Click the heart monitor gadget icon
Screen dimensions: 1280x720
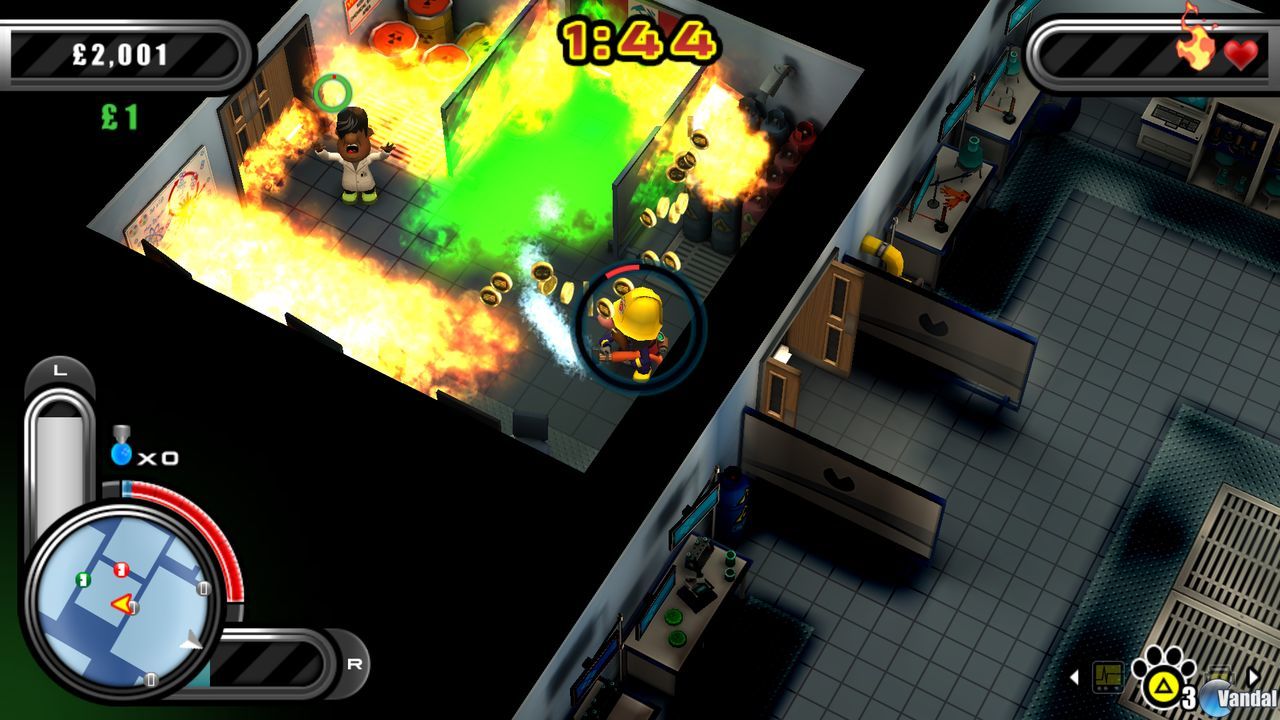(1108, 677)
